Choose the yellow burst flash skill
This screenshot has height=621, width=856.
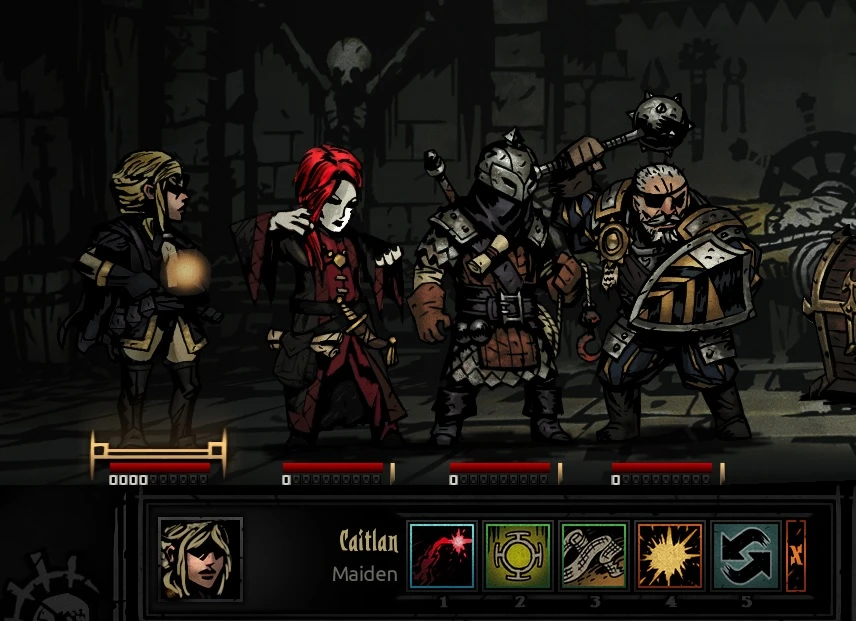670,556
